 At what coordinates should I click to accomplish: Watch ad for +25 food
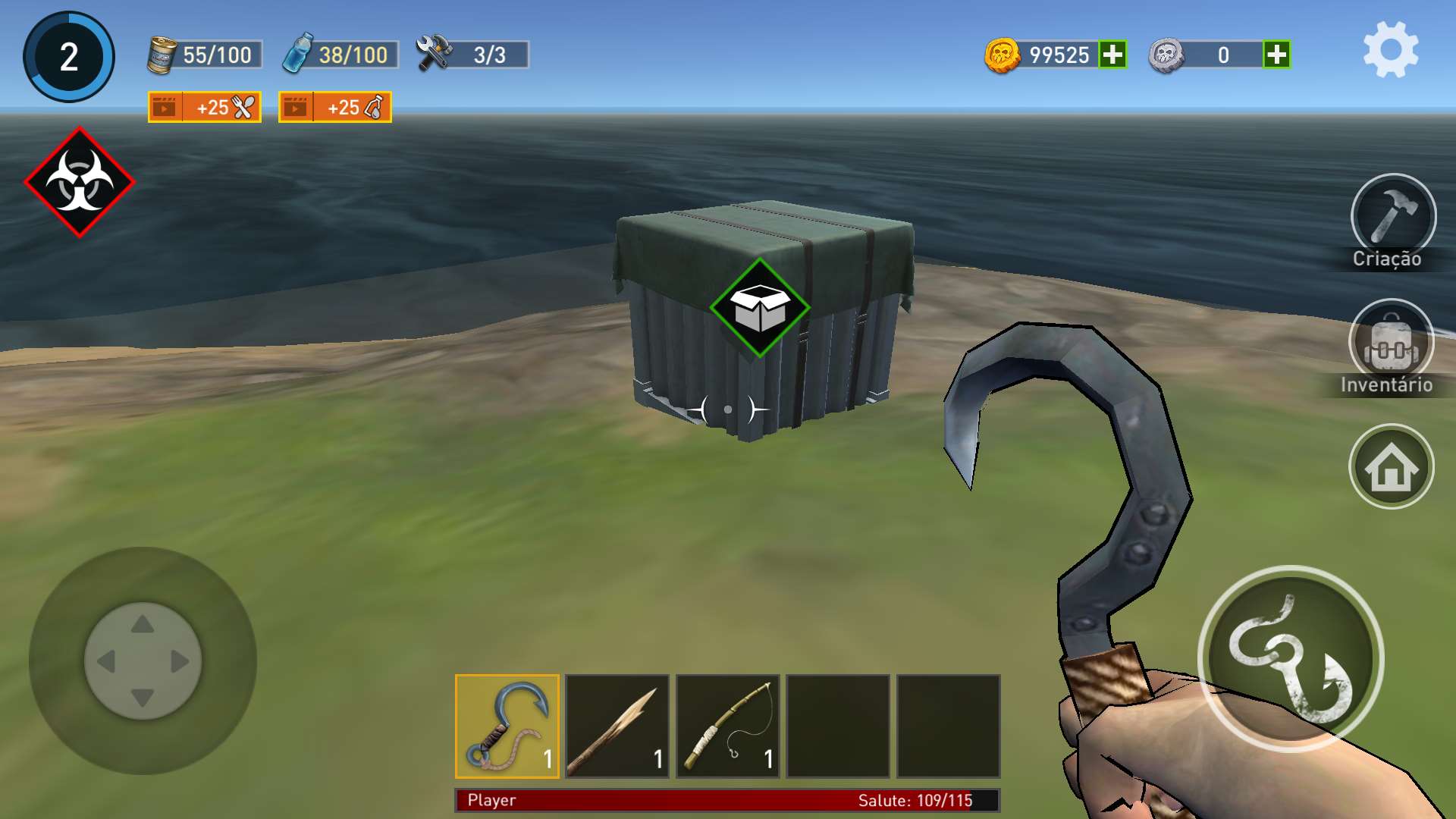(x=205, y=107)
